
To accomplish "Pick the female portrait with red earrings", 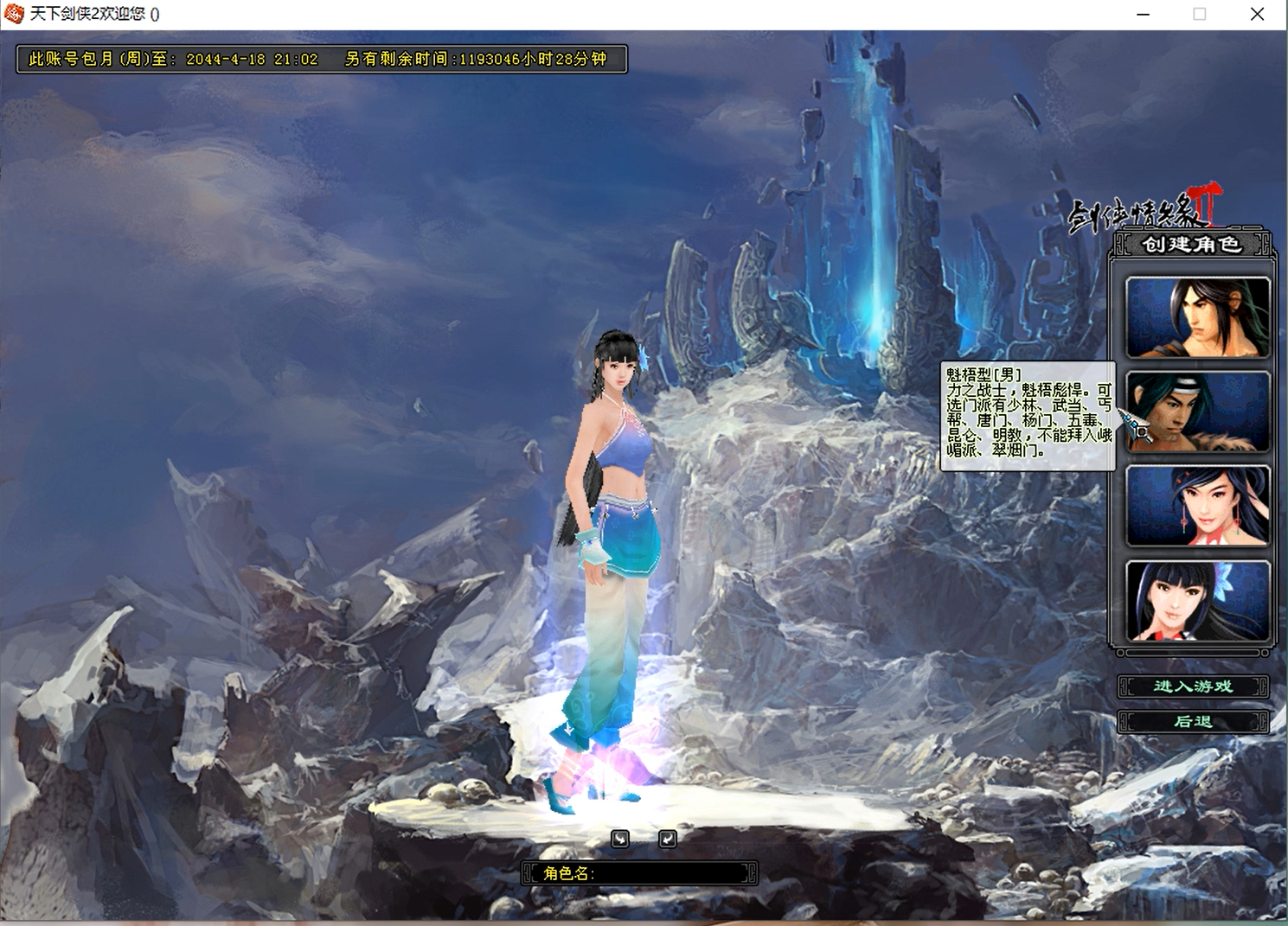I will pos(1197,507).
